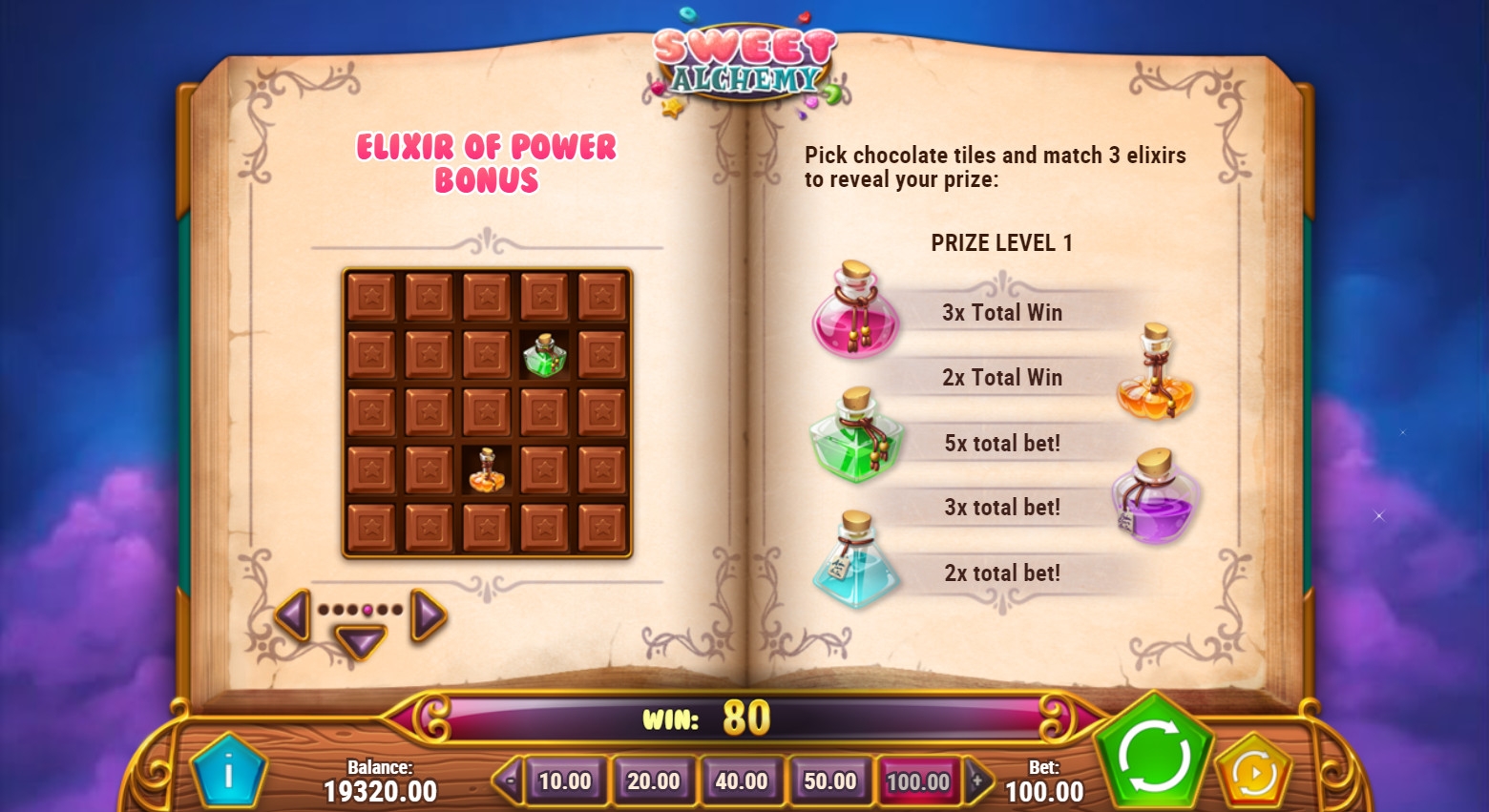The height and width of the screenshot is (812, 1489).
Task: Pick the 50.00 bet option
Action: [x=829, y=781]
